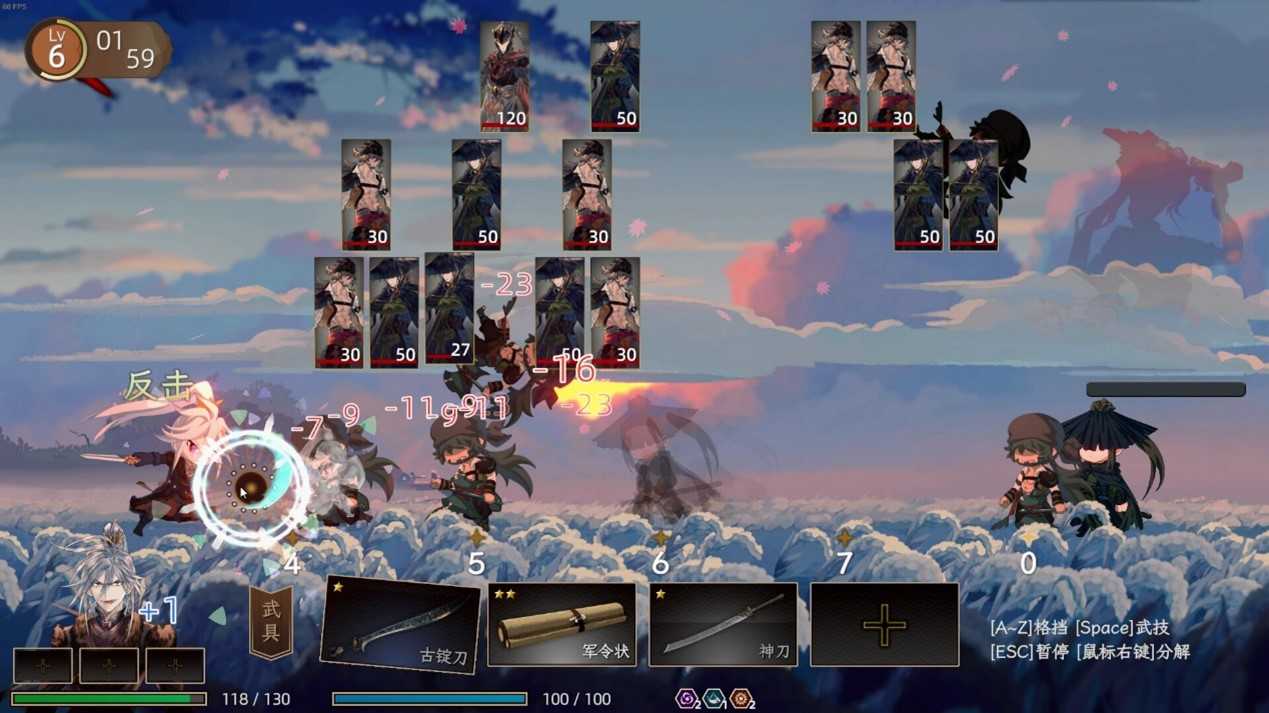The image size is (1269, 713).
Task: Click the purple hexagon rune icon
Action: click(687, 698)
